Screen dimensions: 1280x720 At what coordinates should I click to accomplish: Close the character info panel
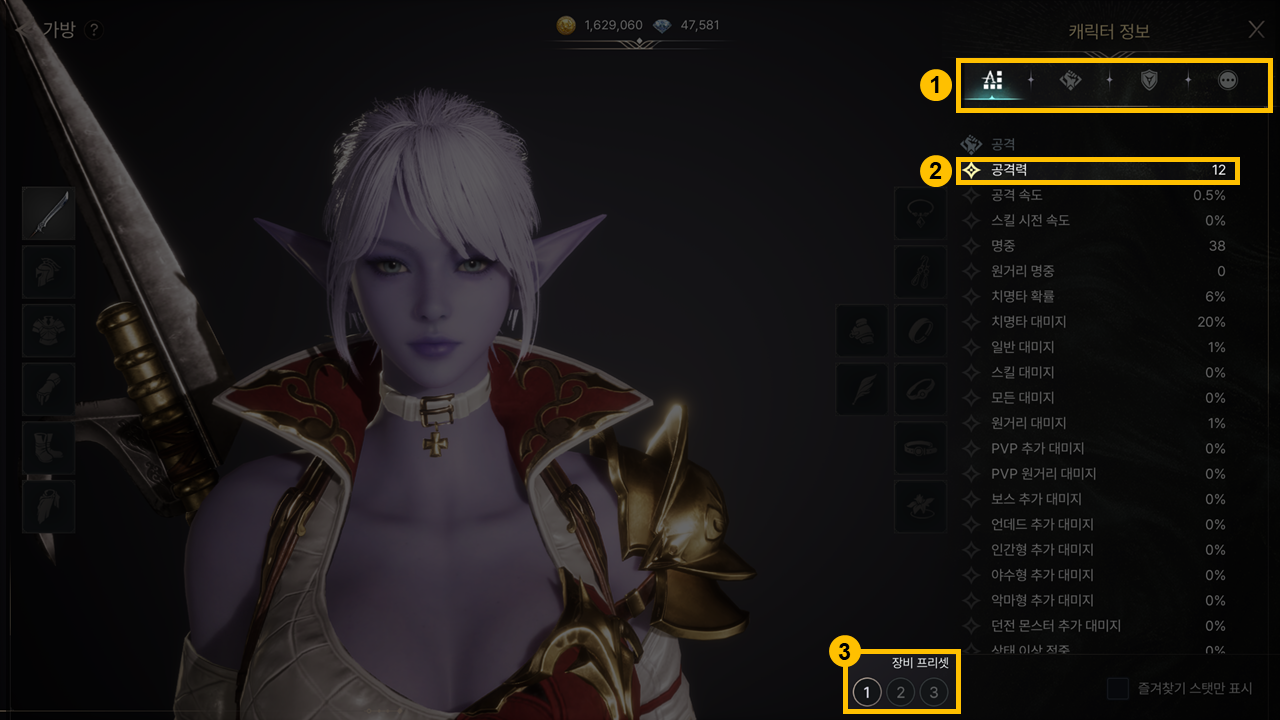1256,29
